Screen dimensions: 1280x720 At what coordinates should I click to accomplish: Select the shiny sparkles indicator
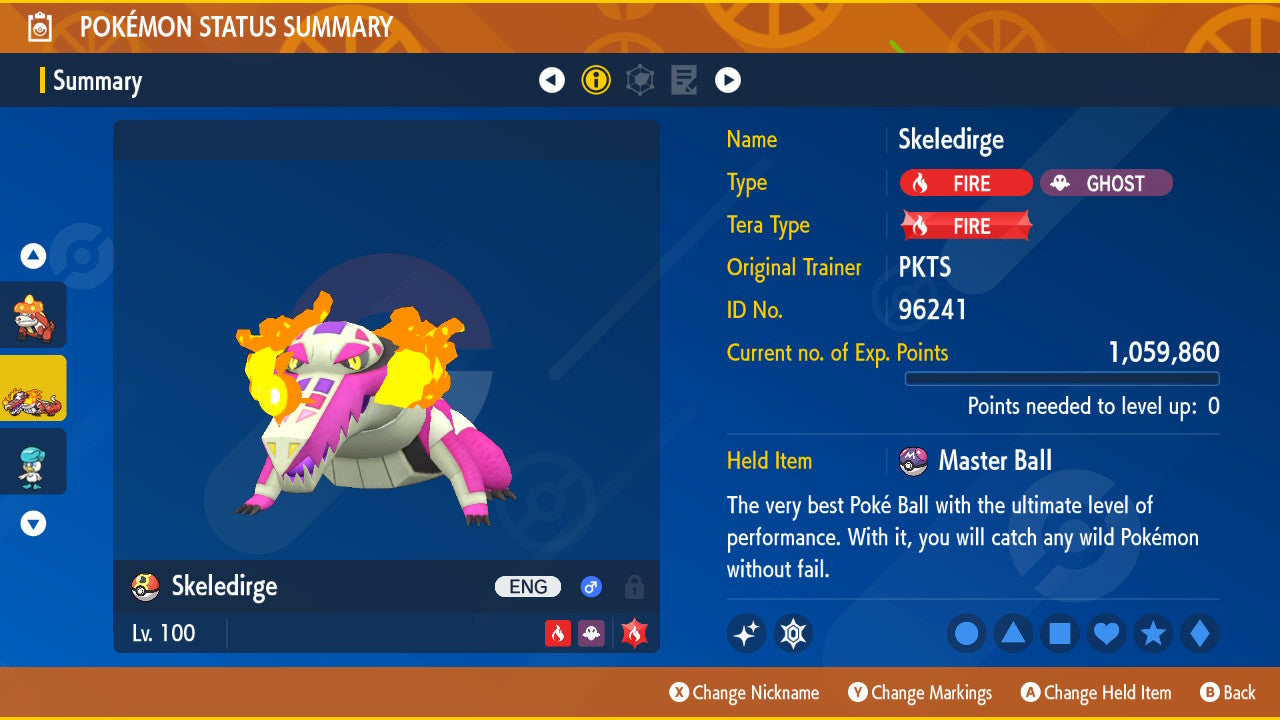pyautogui.click(x=746, y=633)
